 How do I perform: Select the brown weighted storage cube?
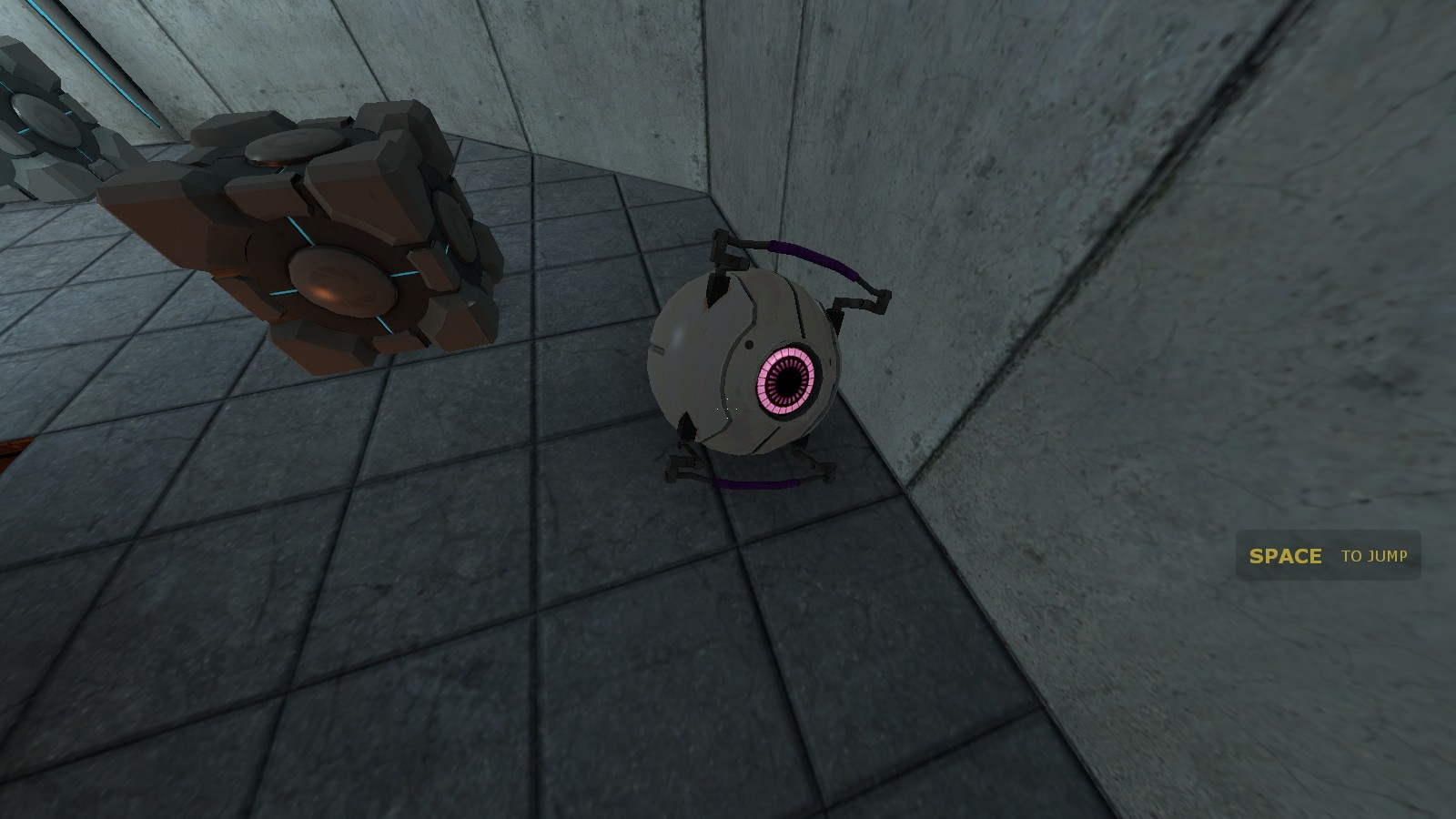coord(300,246)
